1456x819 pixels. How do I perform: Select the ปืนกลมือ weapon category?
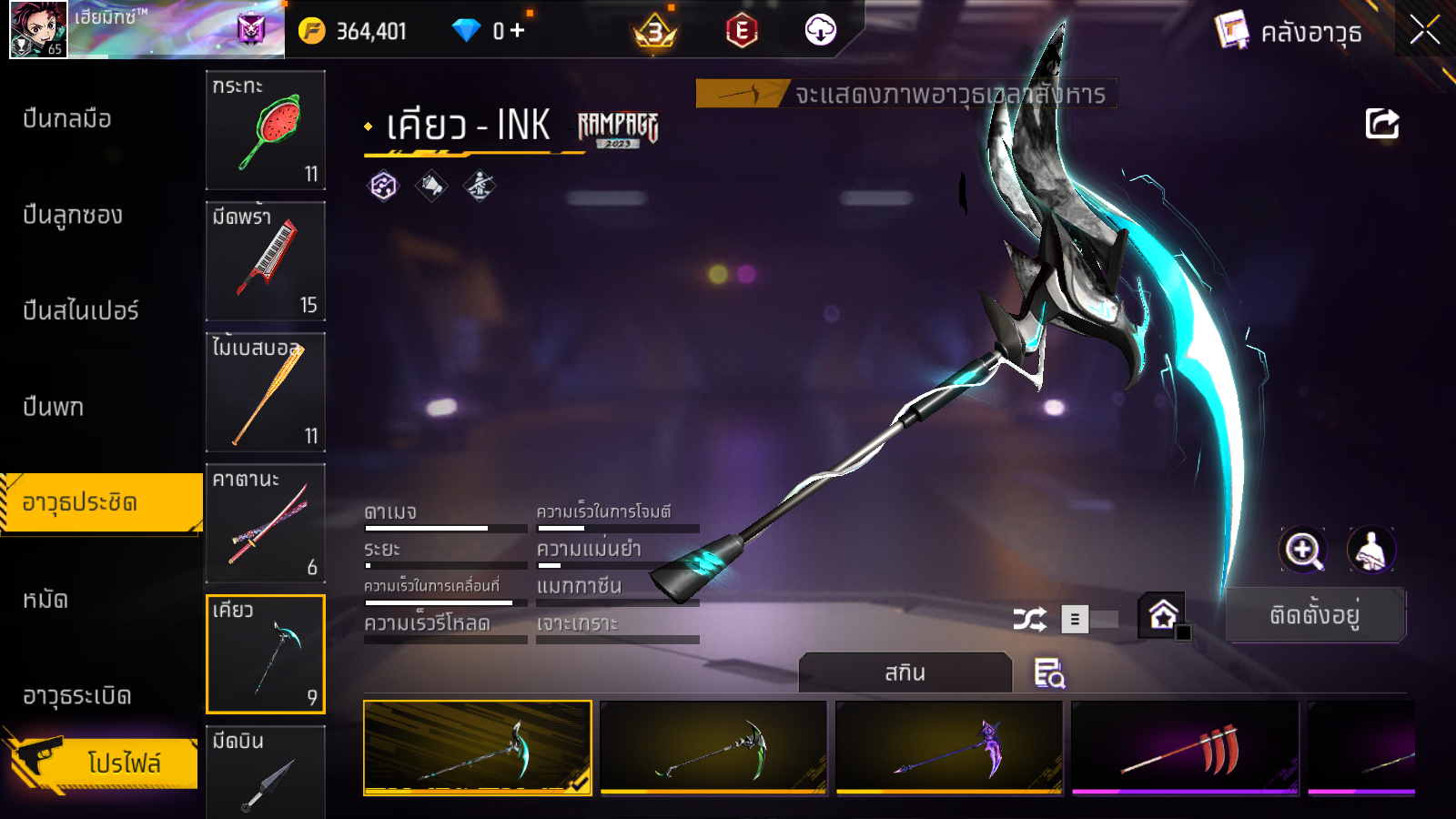click(x=67, y=118)
